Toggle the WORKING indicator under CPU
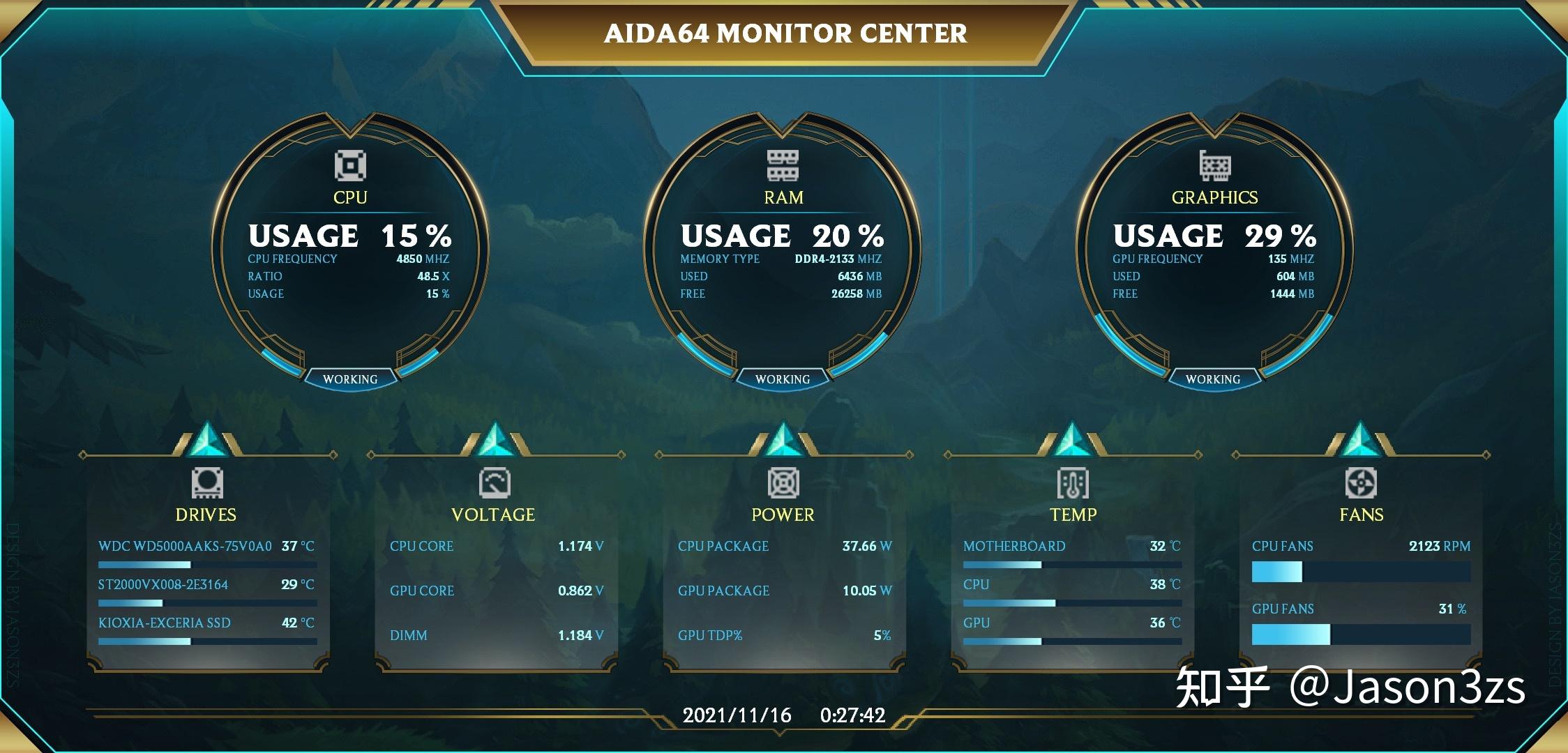 pos(351,379)
